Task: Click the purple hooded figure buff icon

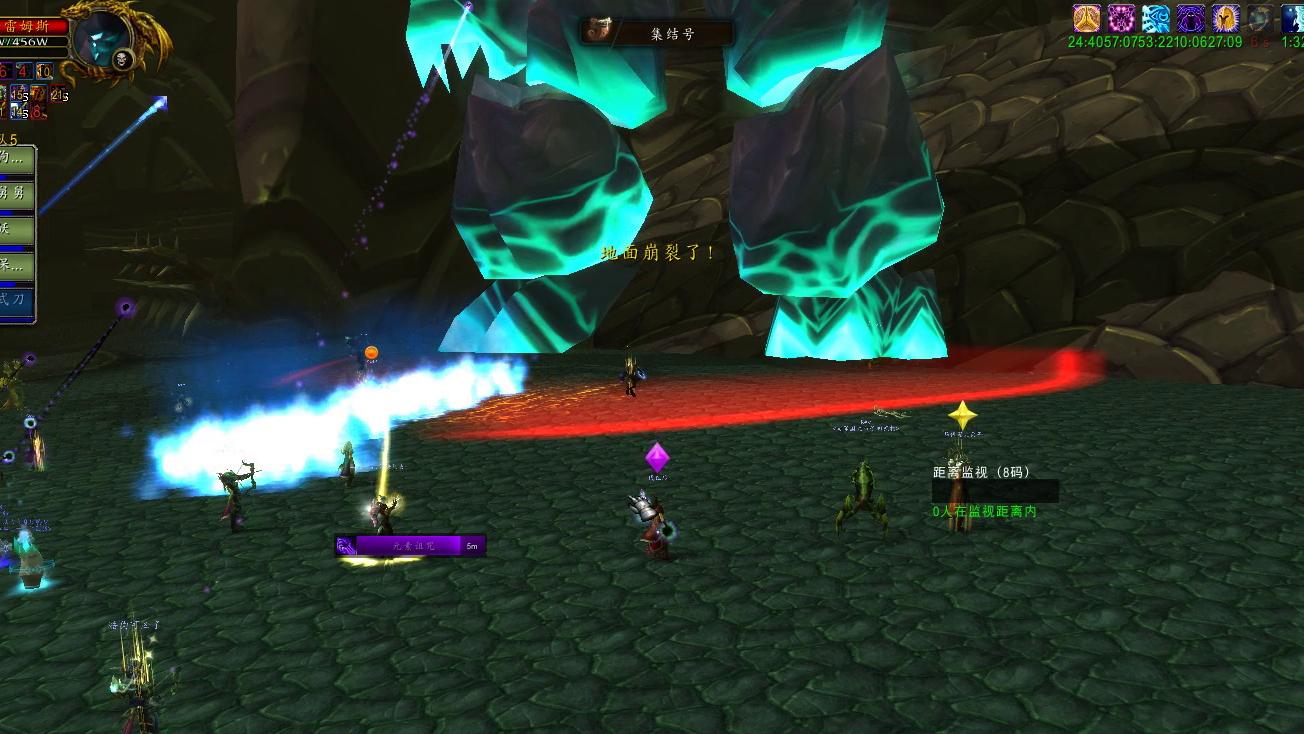Action: click(1190, 18)
